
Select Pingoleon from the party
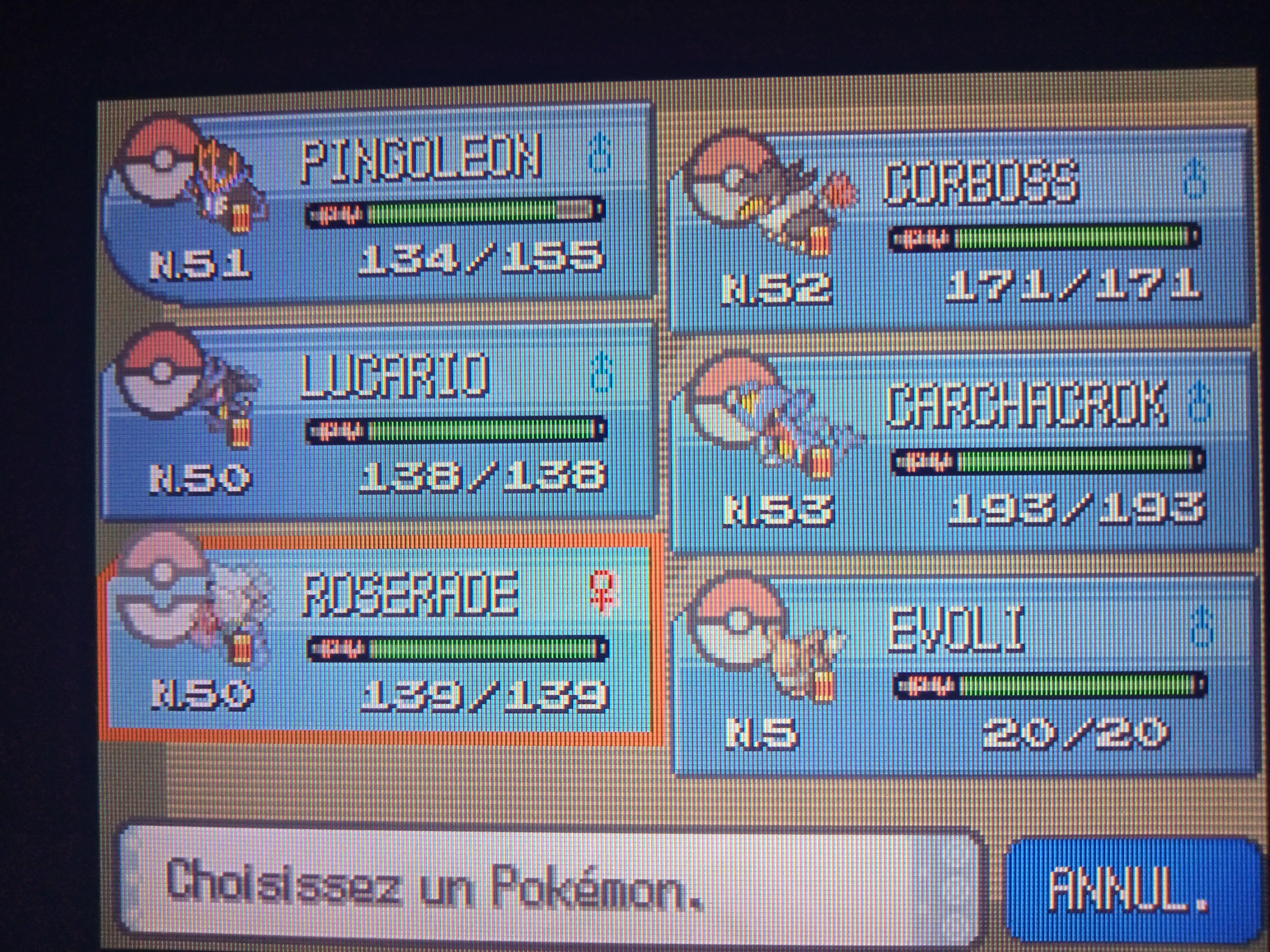click(379, 207)
